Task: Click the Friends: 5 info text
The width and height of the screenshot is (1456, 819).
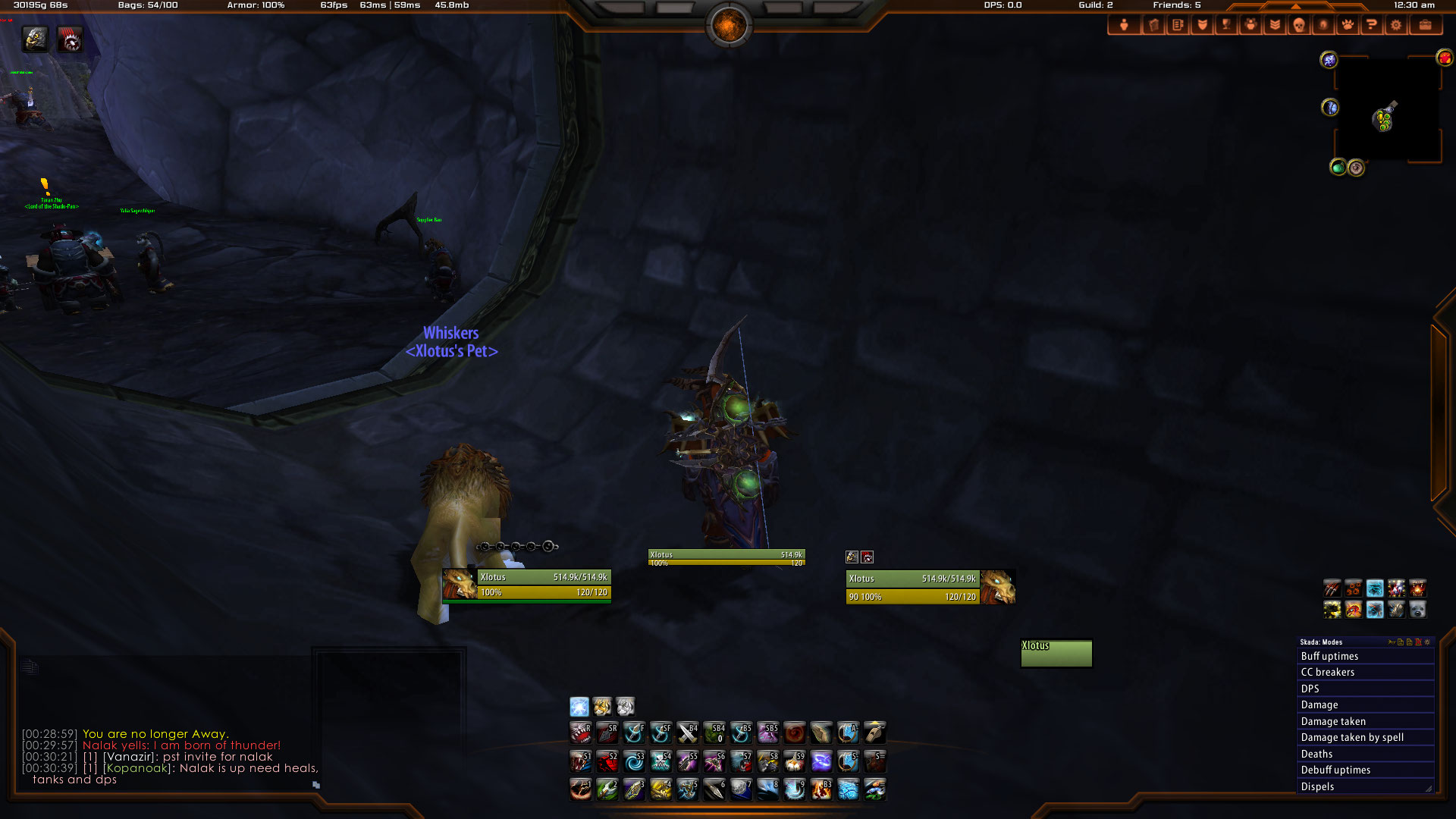Action: [1176, 5]
